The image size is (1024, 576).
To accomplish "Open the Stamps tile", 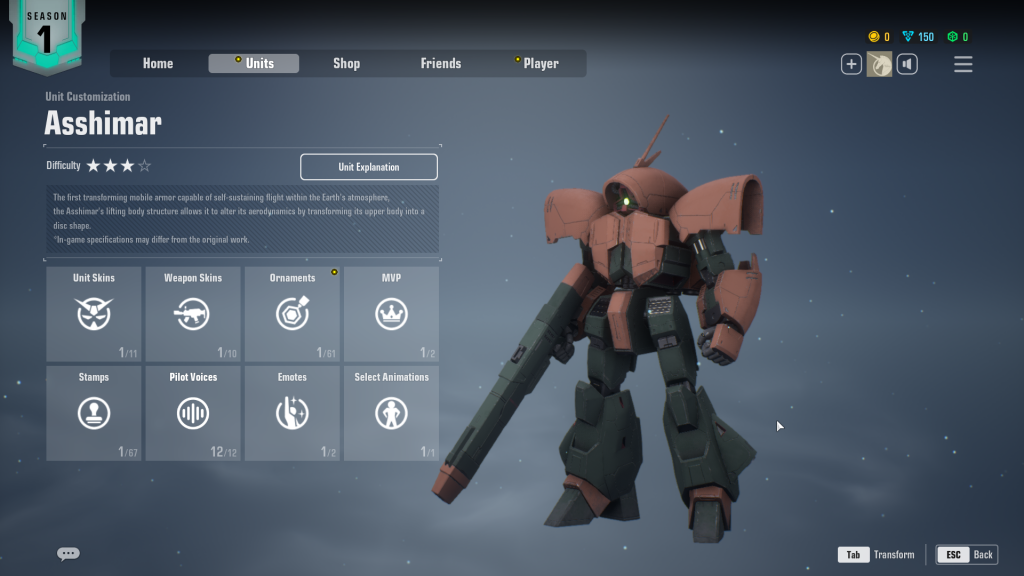I will (x=94, y=413).
